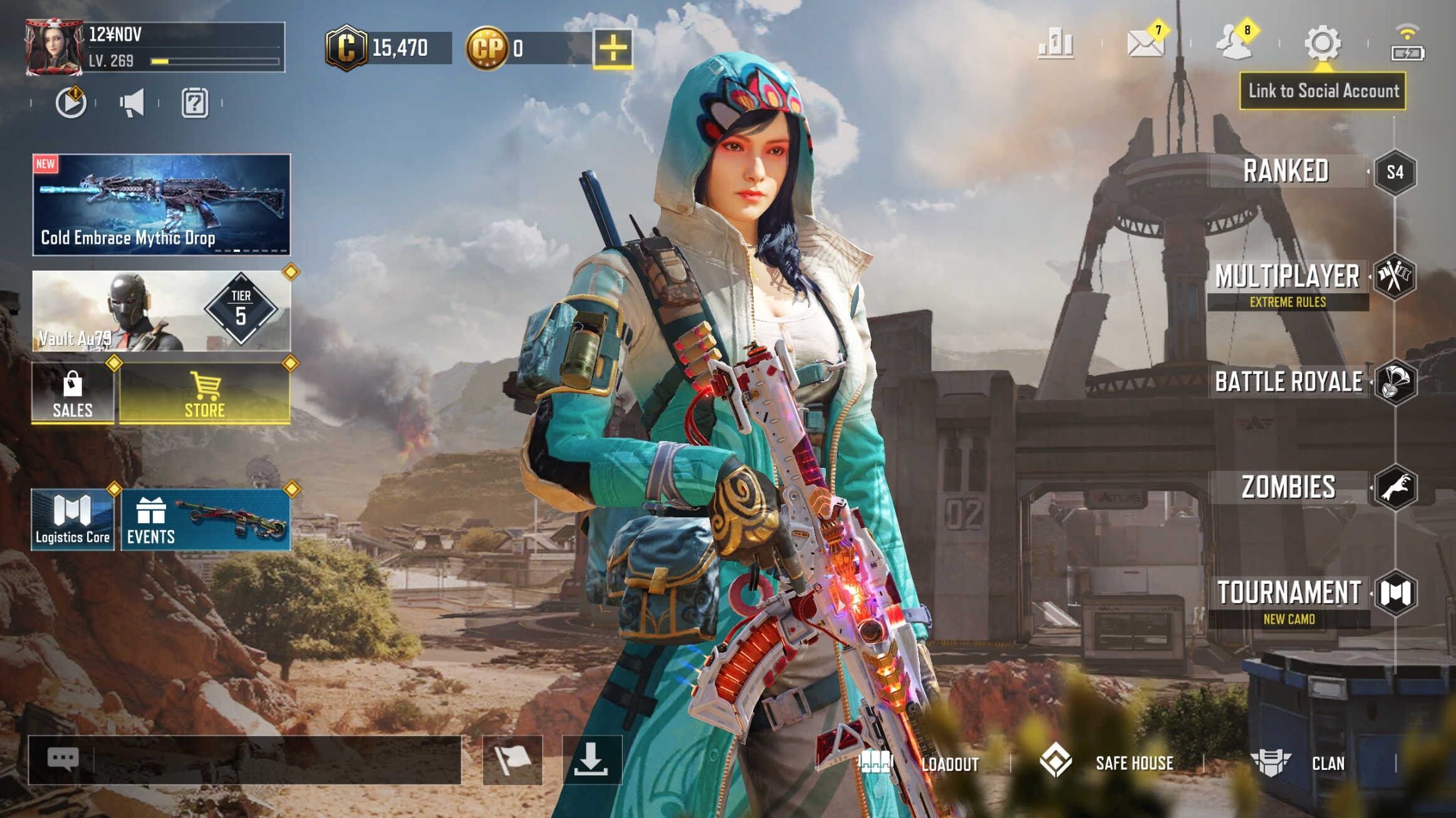Enter Battle Royale mode

(1289, 381)
